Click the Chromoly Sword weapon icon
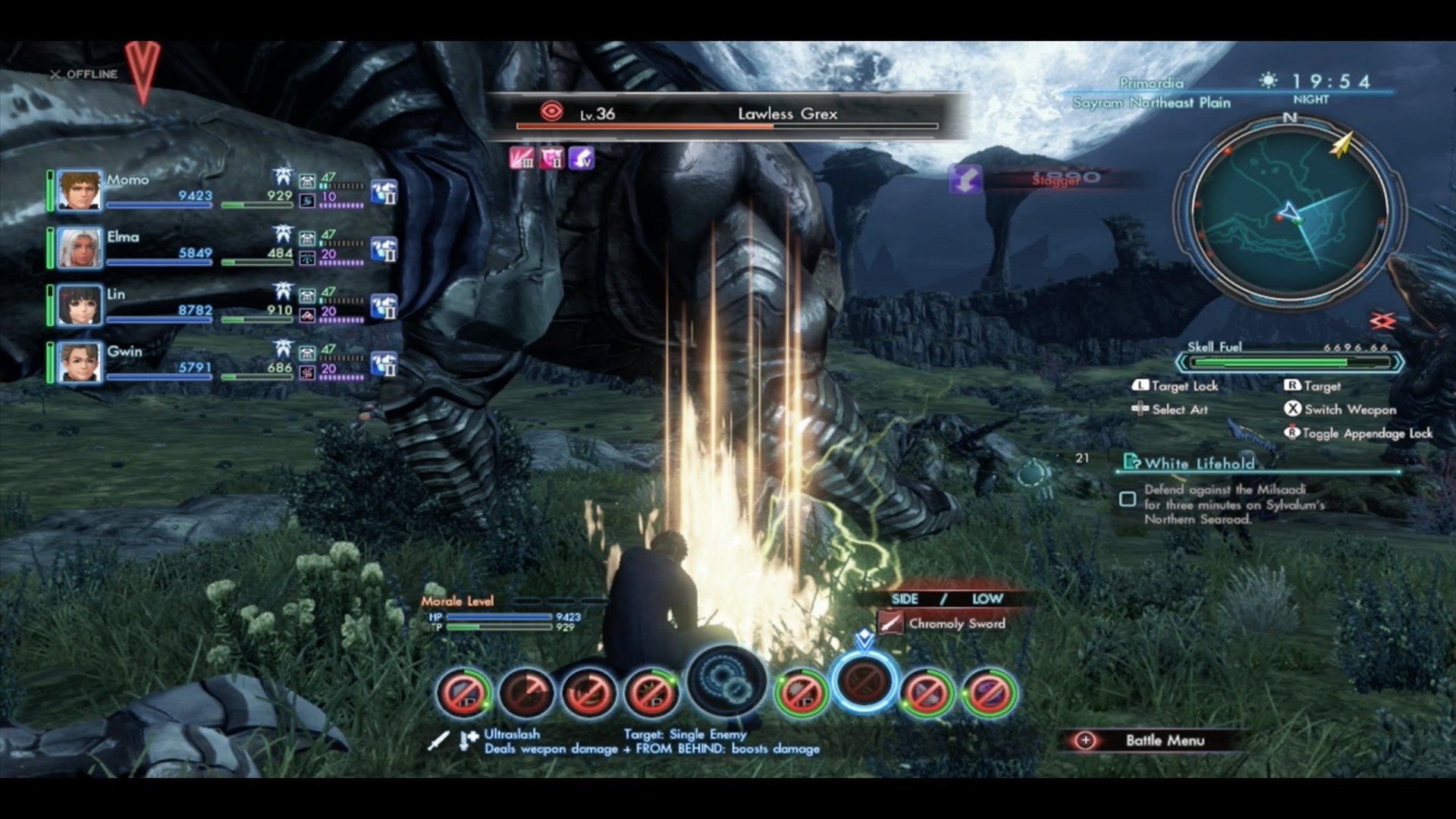 pyautogui.click(x=890, y=623)
